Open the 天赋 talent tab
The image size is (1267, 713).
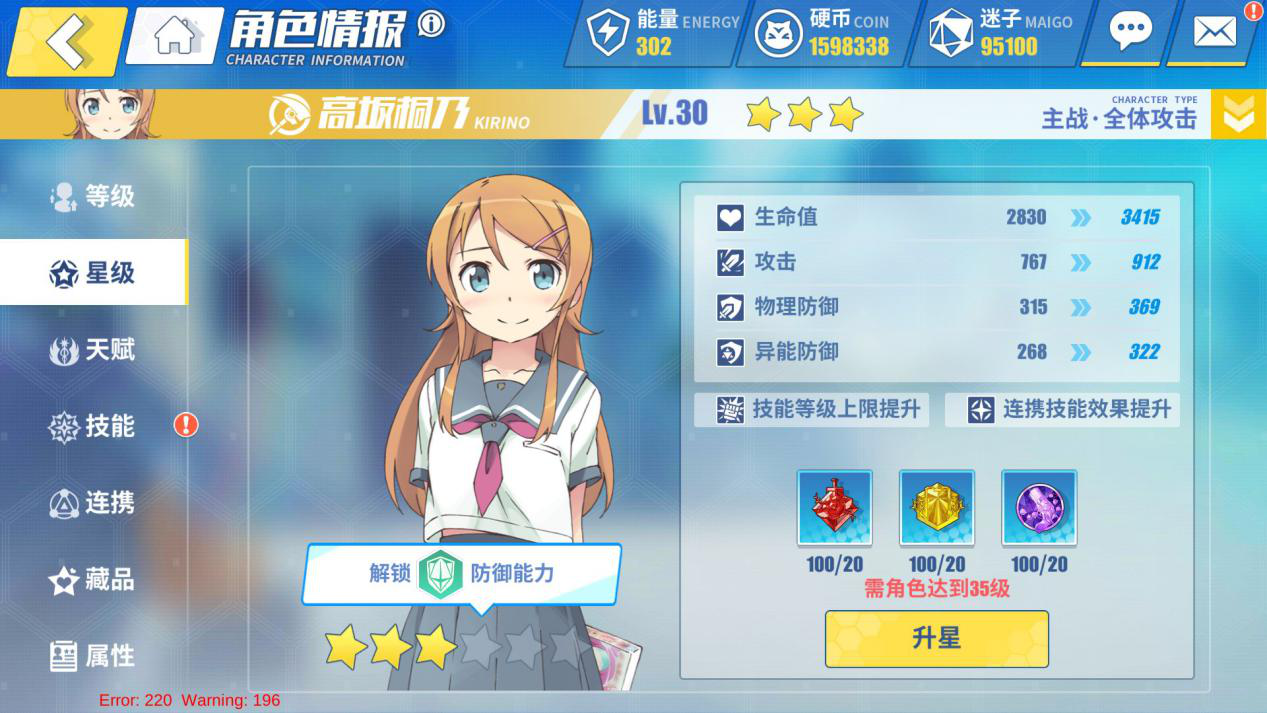pyautogui.click(x=93, y=350)
